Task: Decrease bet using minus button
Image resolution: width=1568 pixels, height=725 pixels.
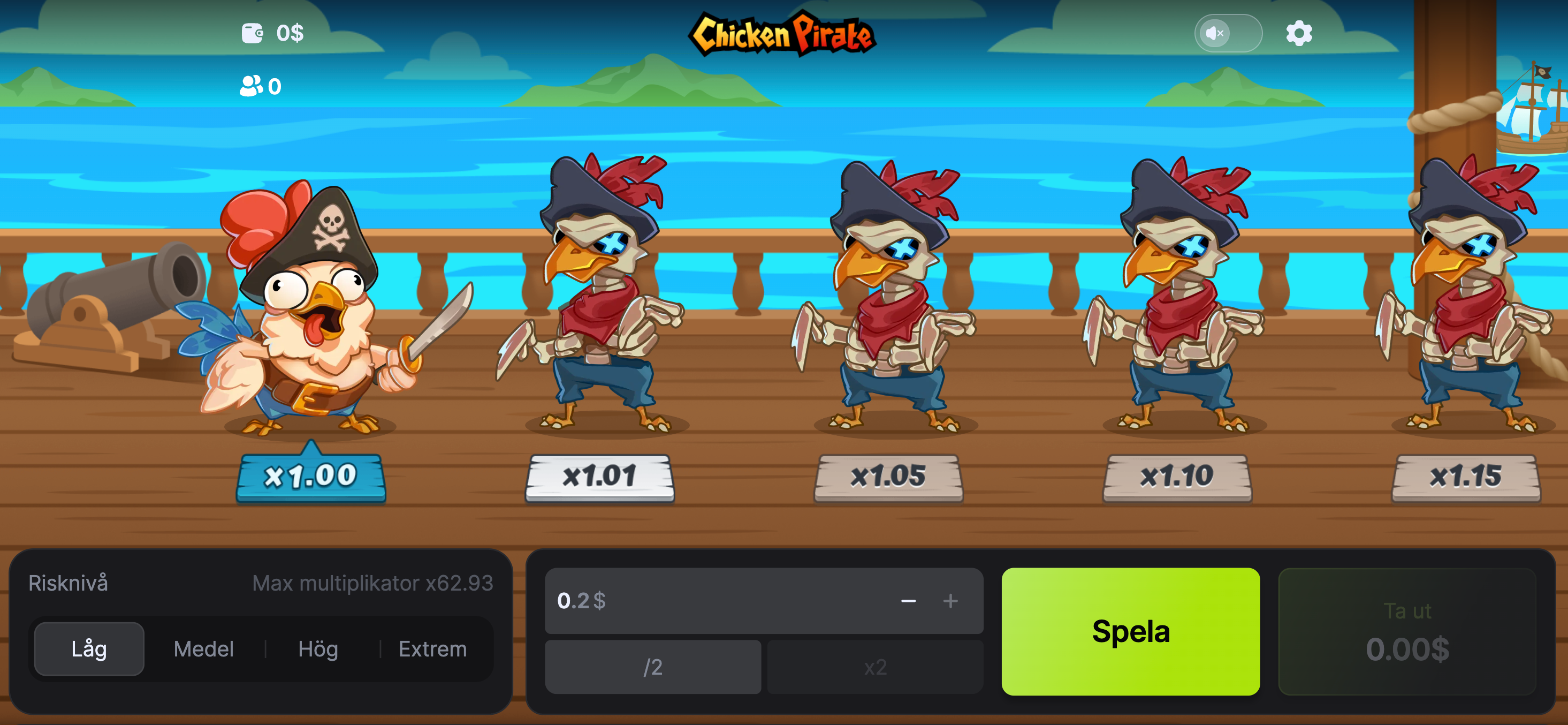Action: pos(908,601)
